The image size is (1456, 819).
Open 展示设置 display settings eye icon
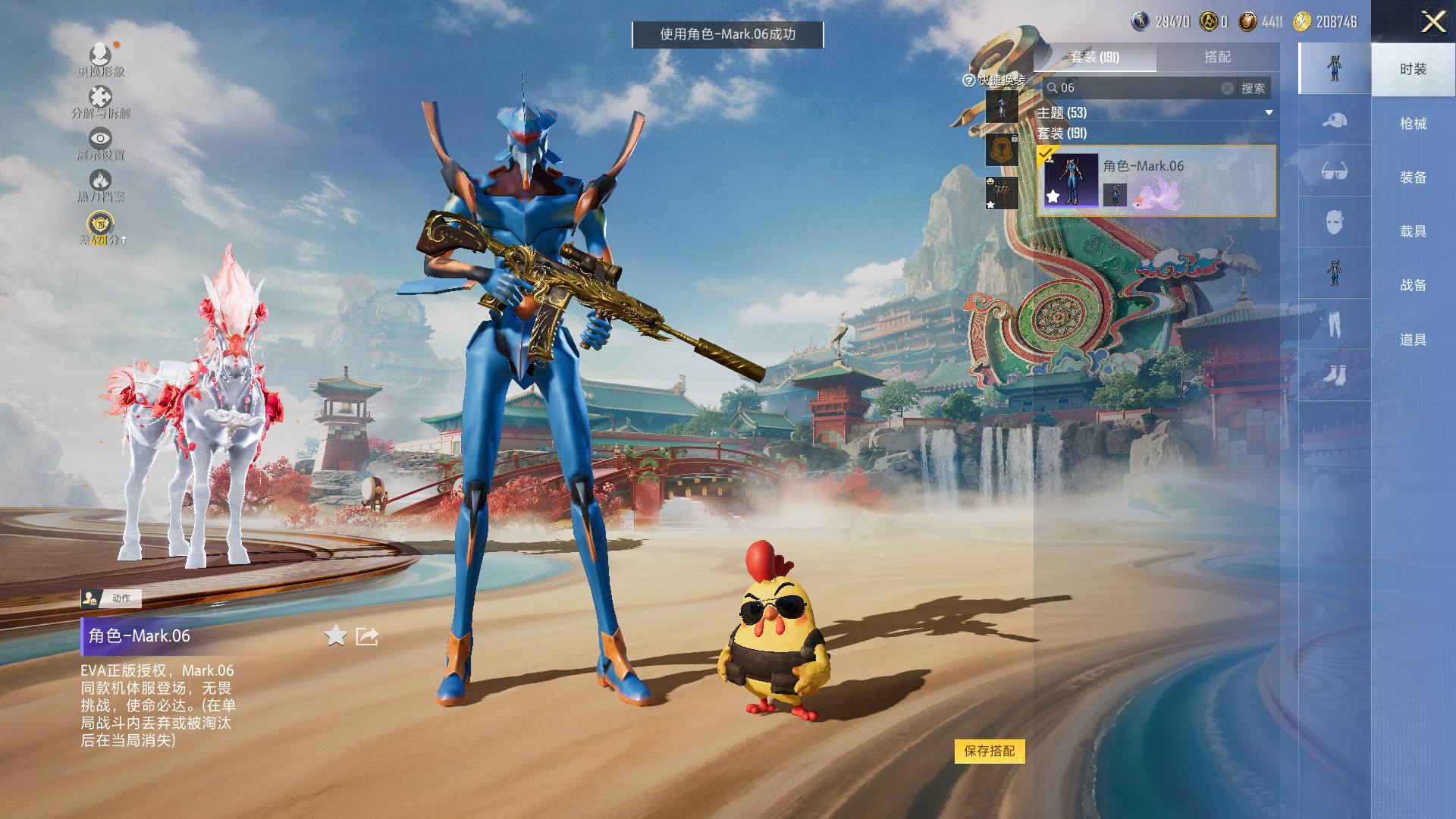pos(100,143)
